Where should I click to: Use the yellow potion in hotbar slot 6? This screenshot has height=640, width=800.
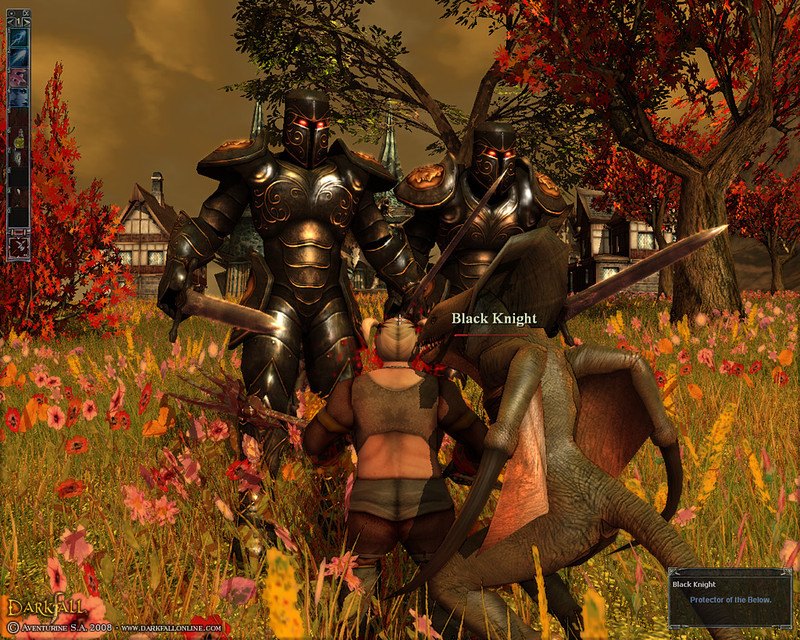(18, 141)
